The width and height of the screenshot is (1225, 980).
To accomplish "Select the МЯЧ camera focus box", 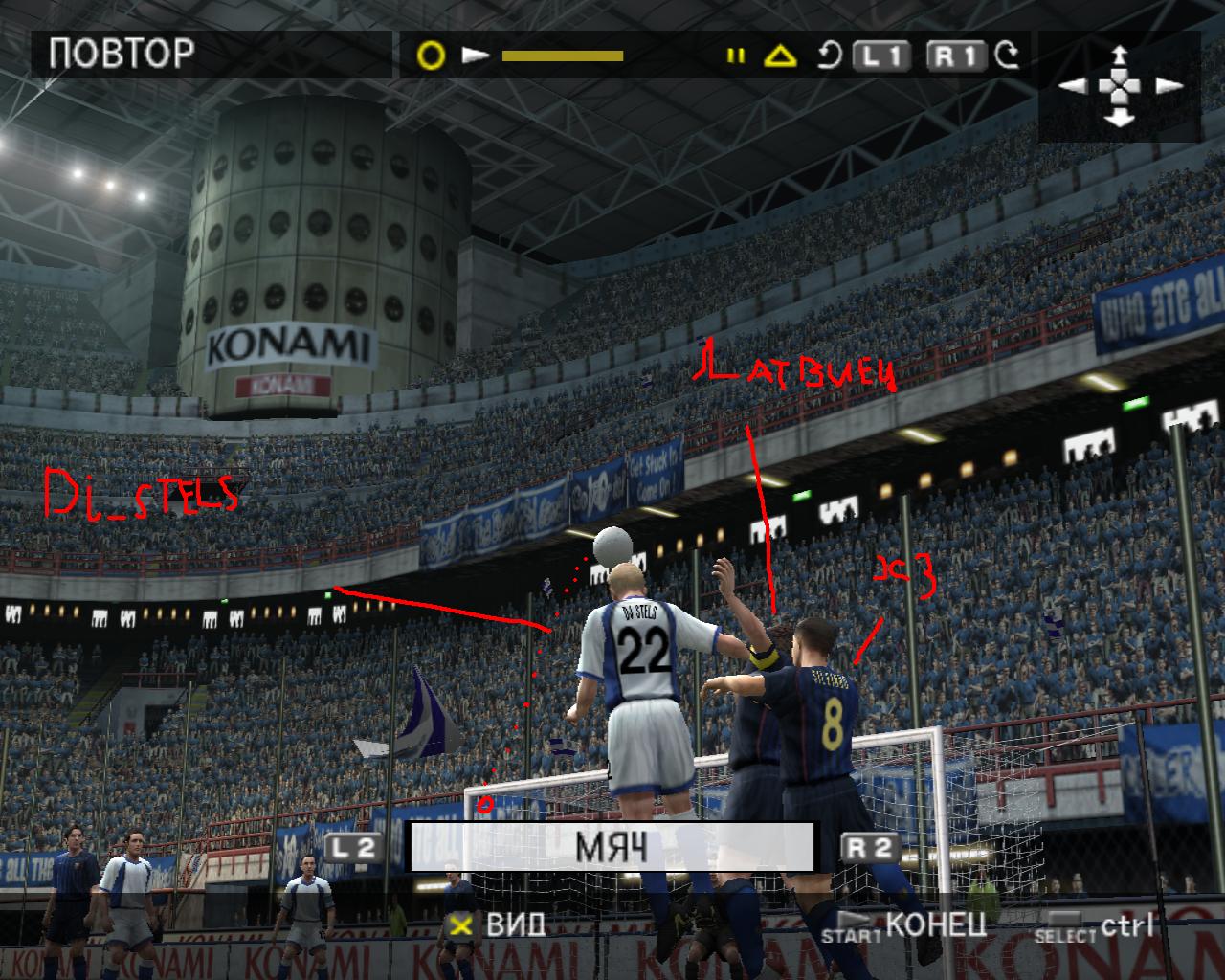I will (x=612, y=847).
